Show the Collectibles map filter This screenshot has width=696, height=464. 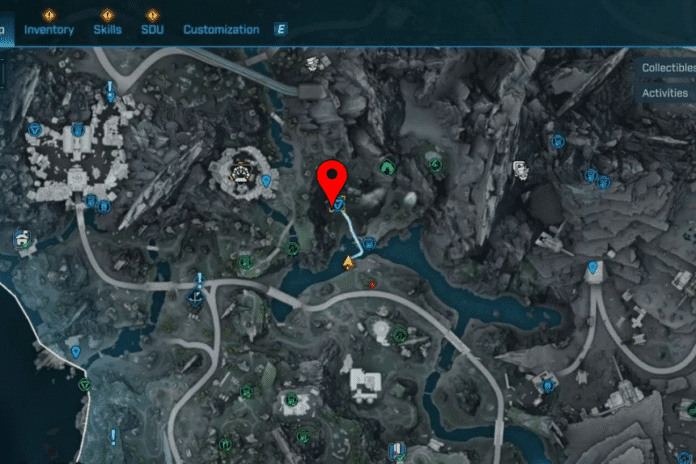667,68
